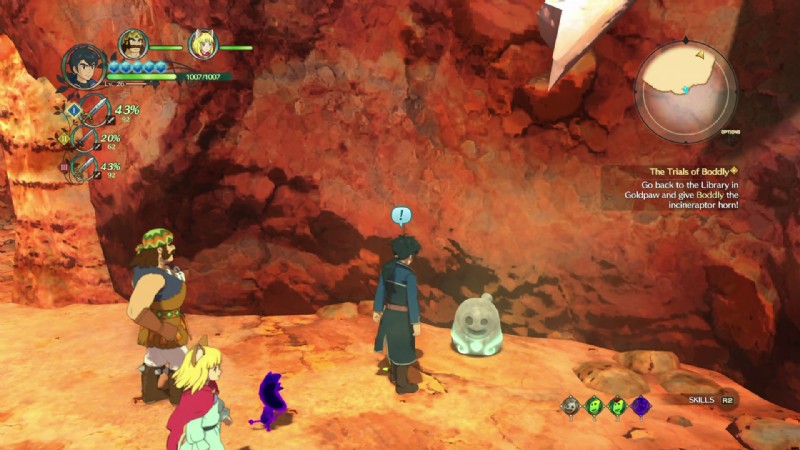This screenshot has width=800, height=450.
Task: Select weapon slot I sword icon
Action: pos(94,110)
